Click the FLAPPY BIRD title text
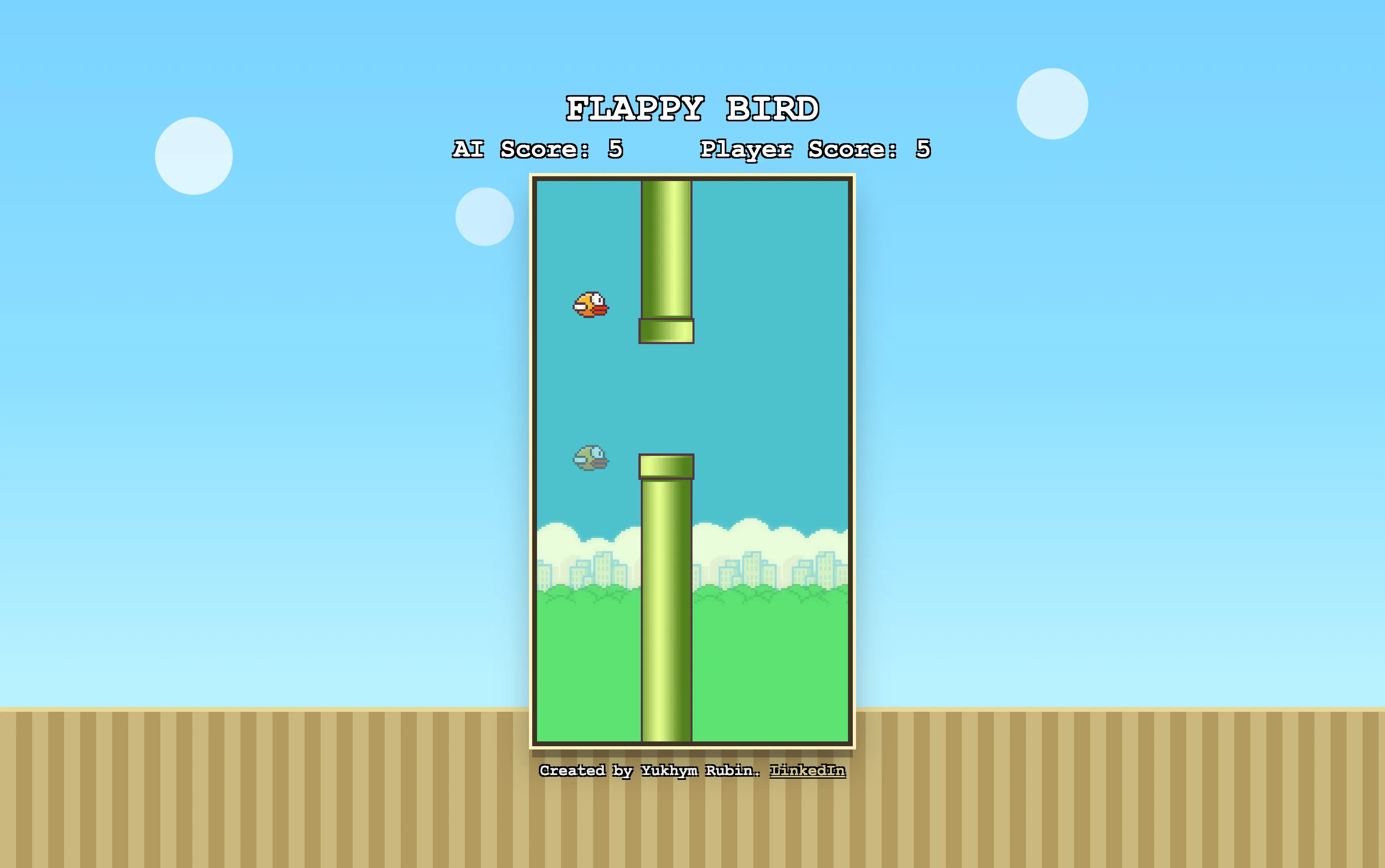The image size is (1385, 868). click(x=692, y=107)
